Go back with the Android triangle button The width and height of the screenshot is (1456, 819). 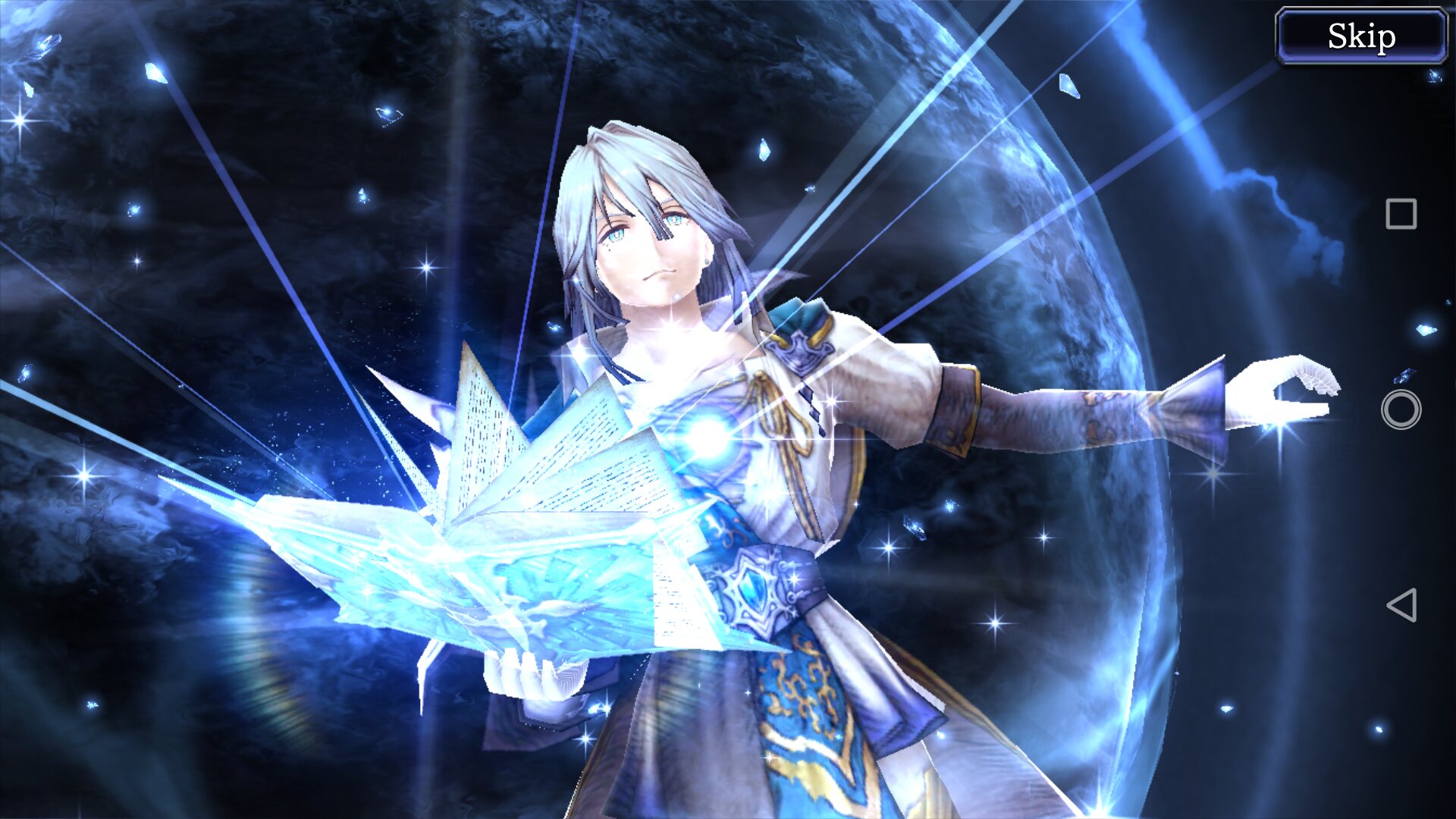point(1401,605)
